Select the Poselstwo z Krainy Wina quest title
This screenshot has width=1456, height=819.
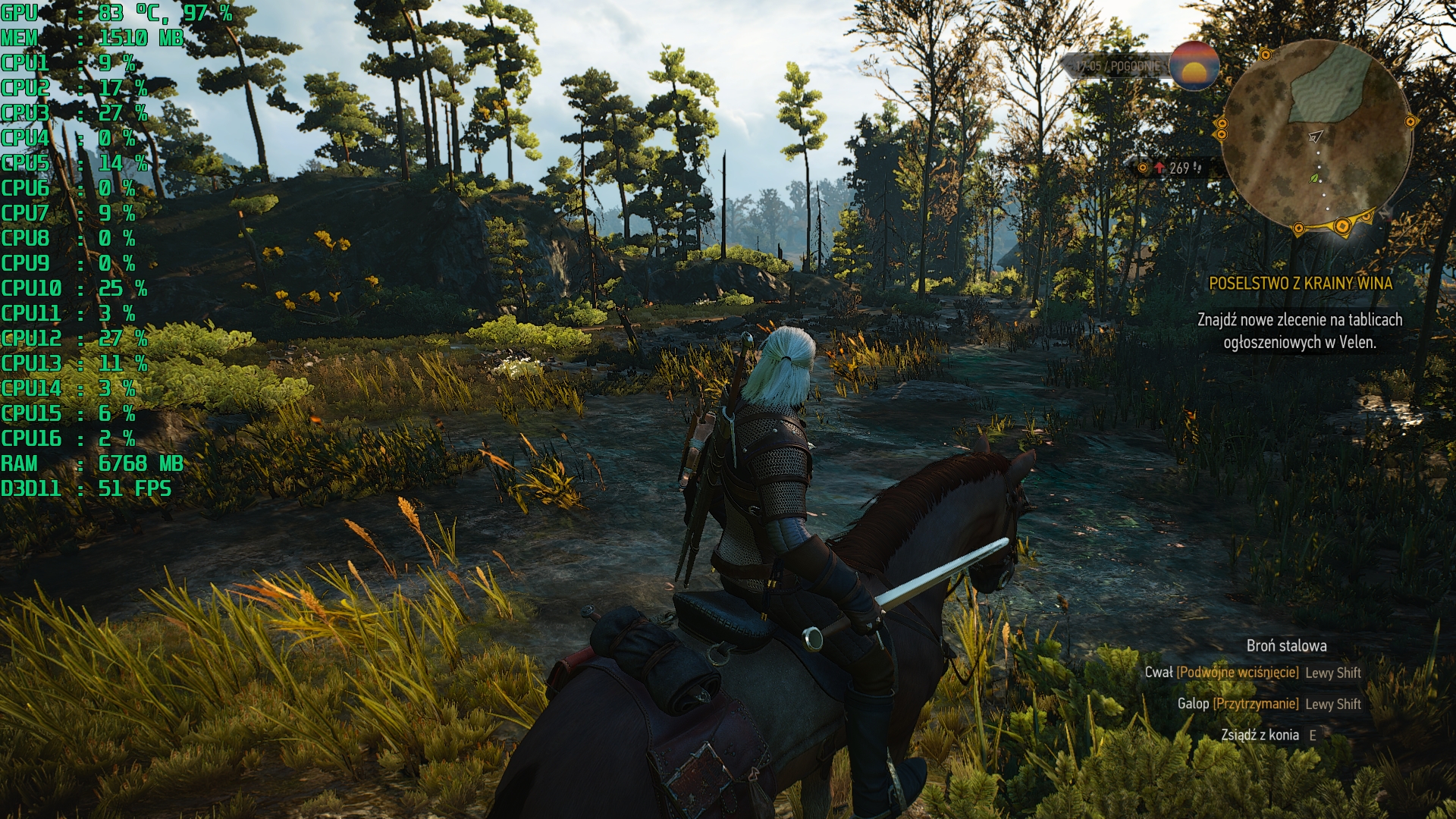click(1300, 284)
